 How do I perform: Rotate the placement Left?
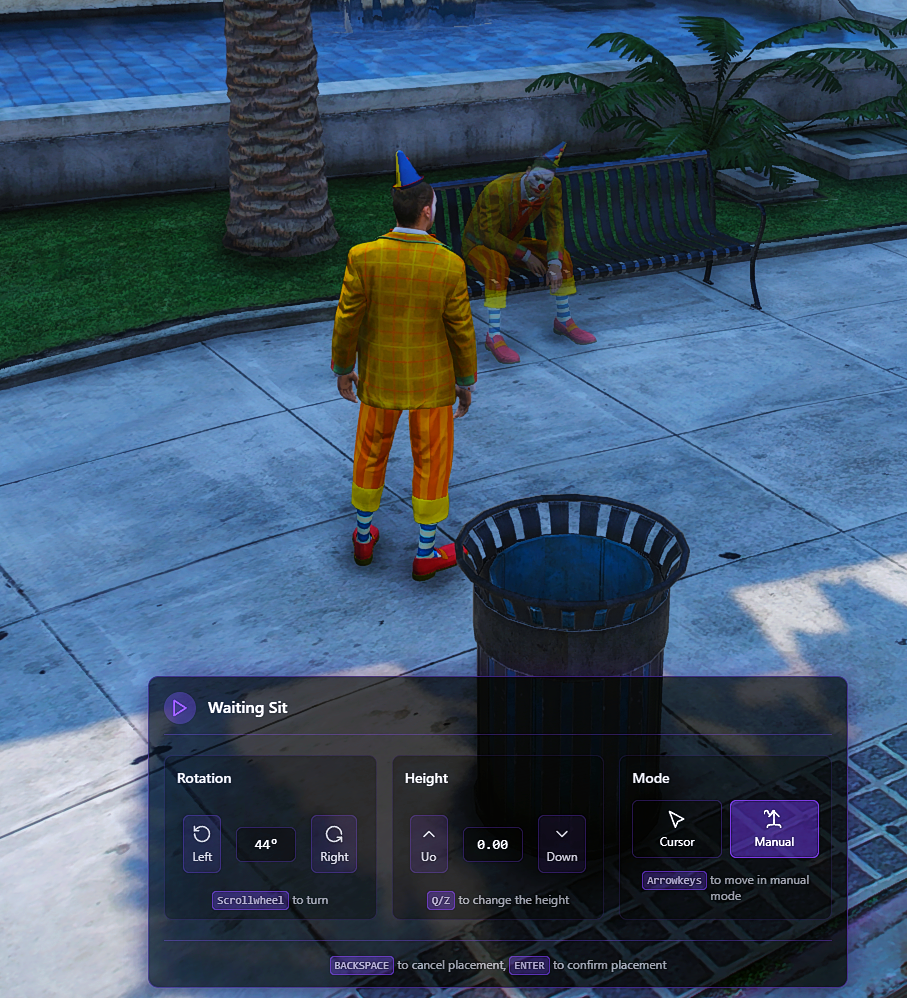coord(202,843)
